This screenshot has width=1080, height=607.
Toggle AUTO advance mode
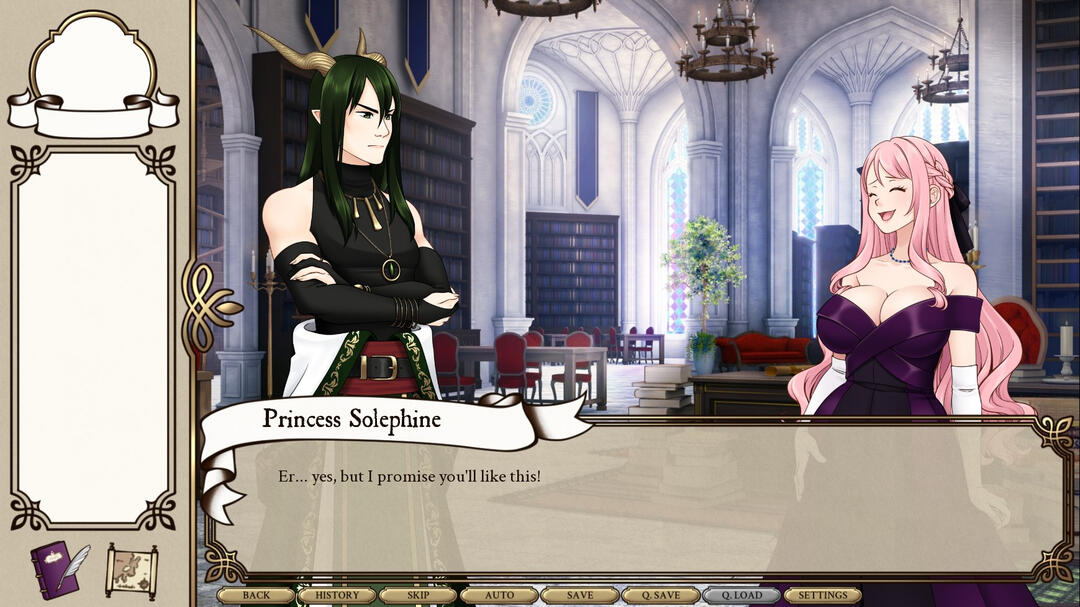pyautogui.click(x=499, y=595)
